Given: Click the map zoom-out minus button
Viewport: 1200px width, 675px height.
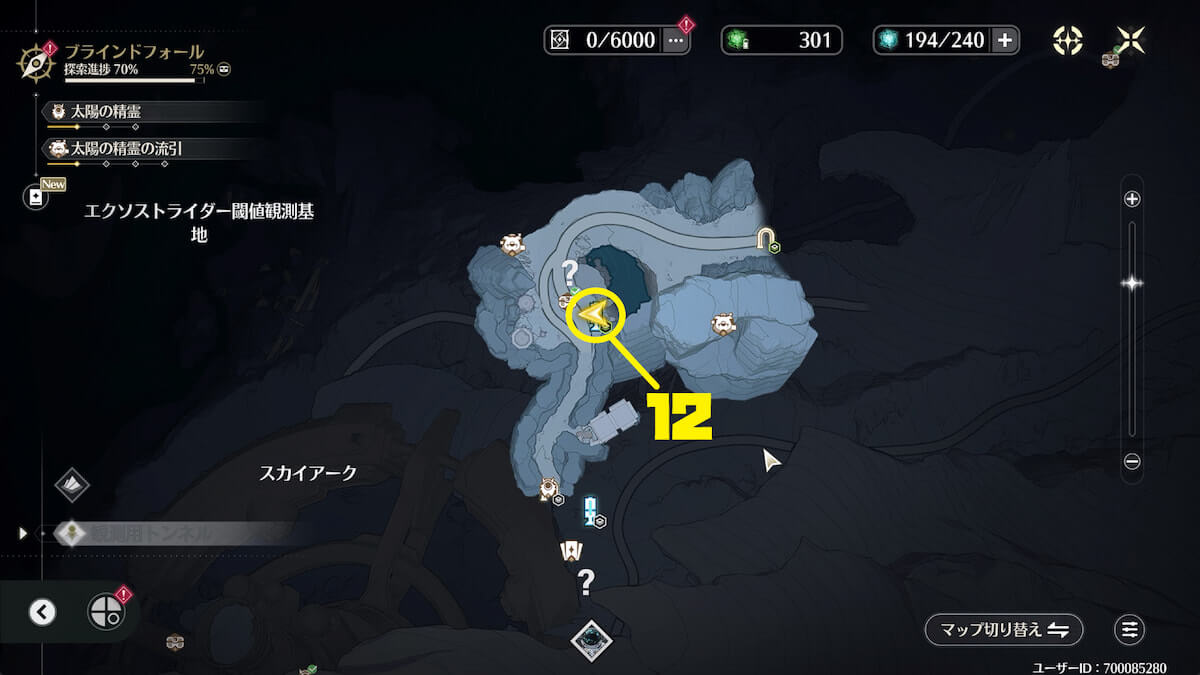Looking at the screenshot, I should (1132, 461).
